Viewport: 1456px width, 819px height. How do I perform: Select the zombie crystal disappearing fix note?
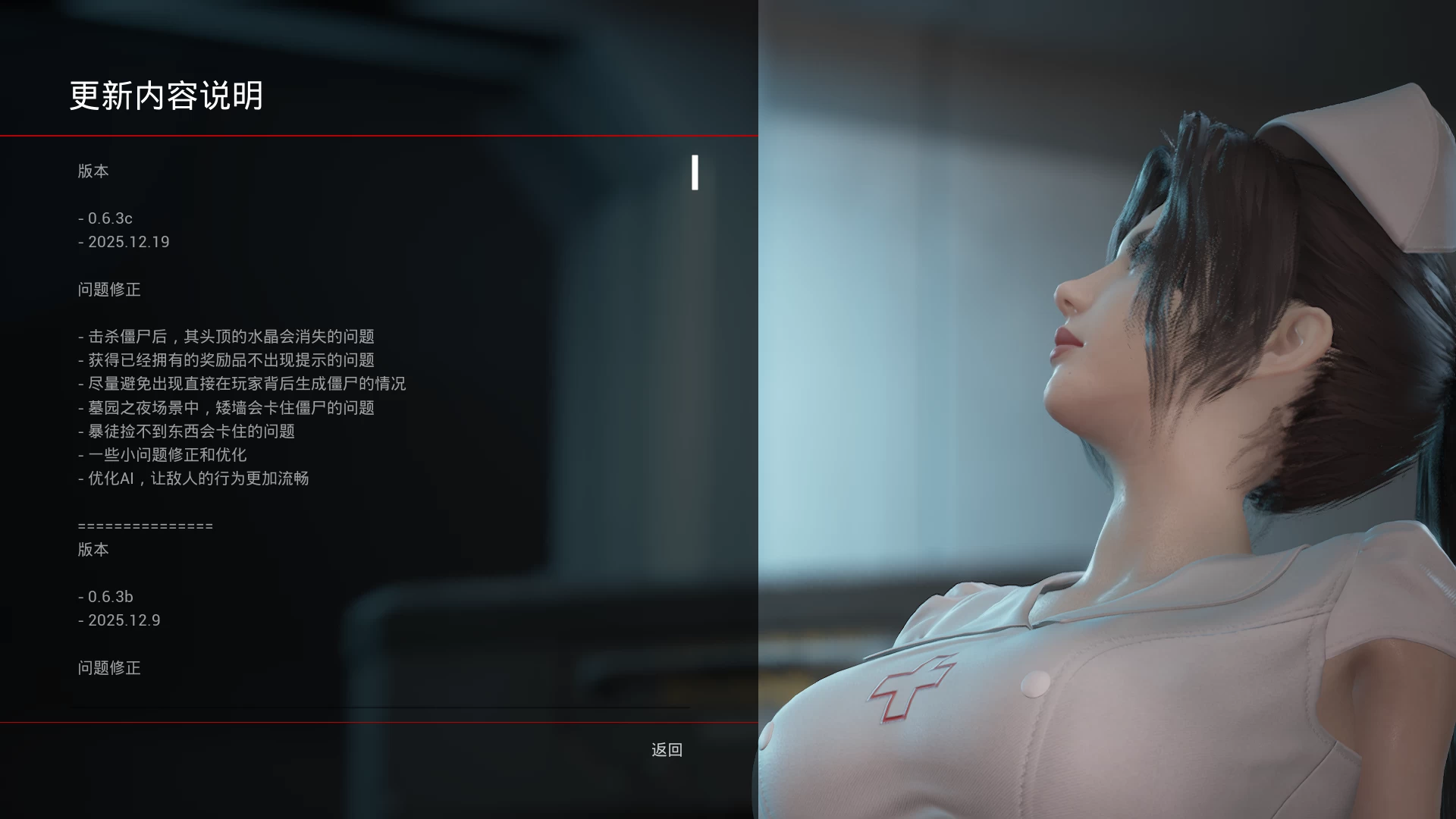[226, 337]
